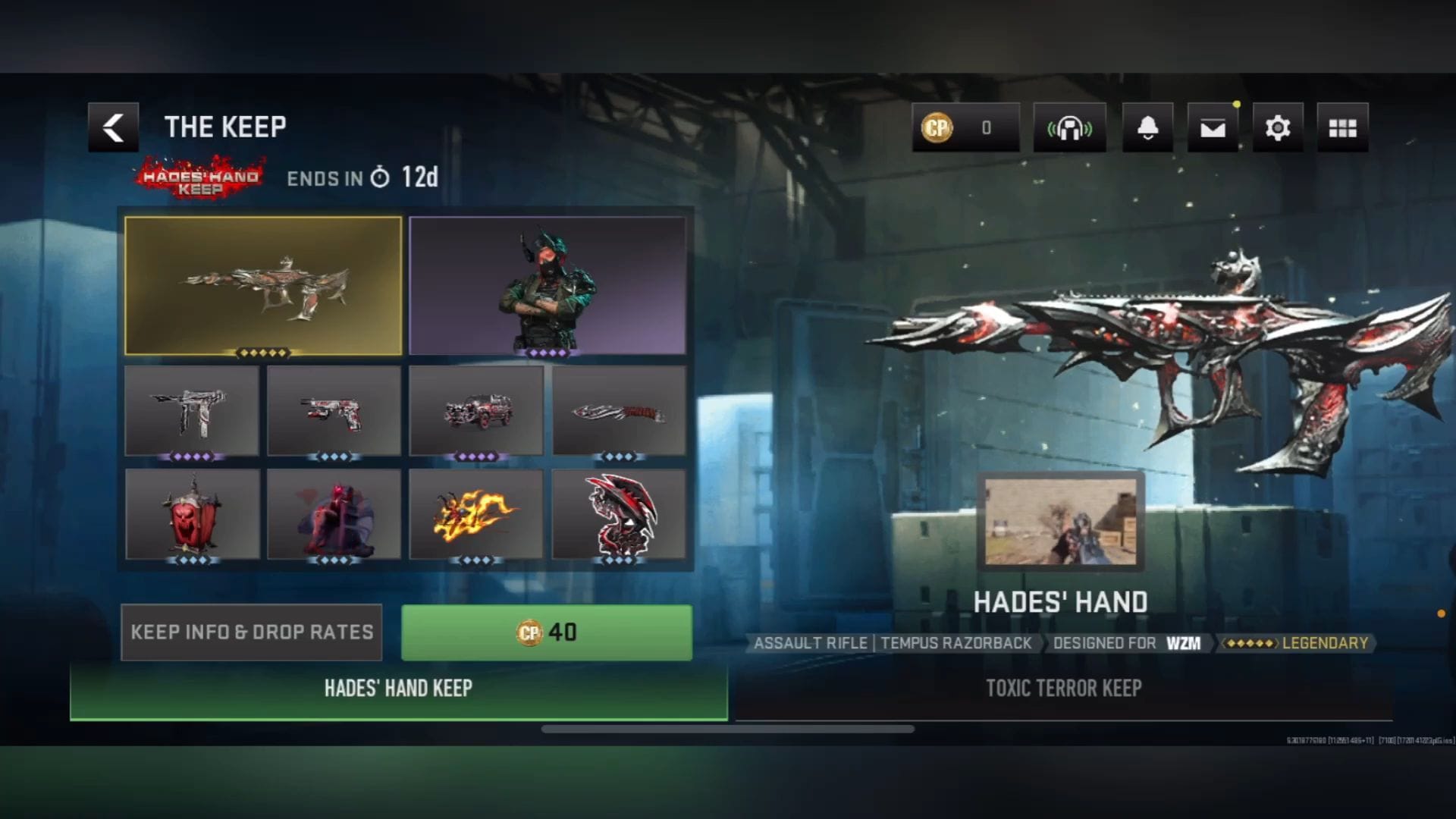Viewport: 1456px width, 819px height.
Task: Open voice chat headset options
Action: coord(1070,127)
